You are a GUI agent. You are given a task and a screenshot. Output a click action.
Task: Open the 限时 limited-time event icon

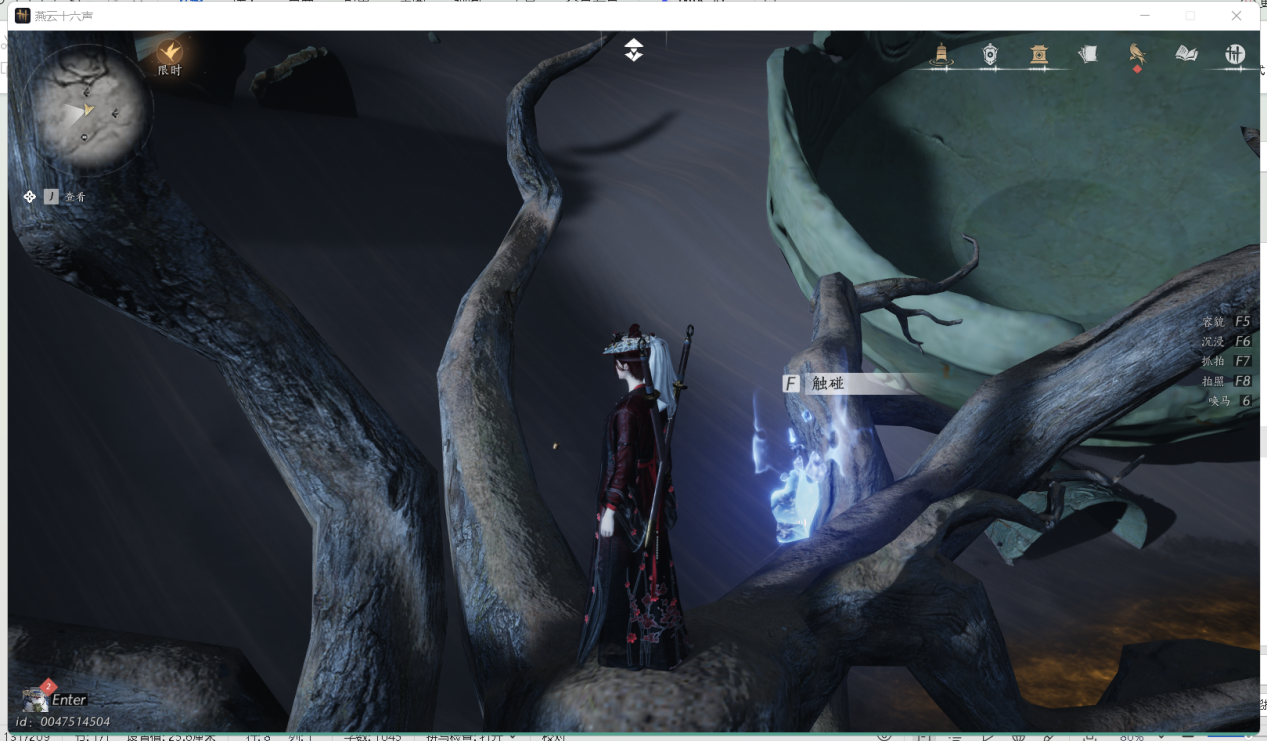171,53
